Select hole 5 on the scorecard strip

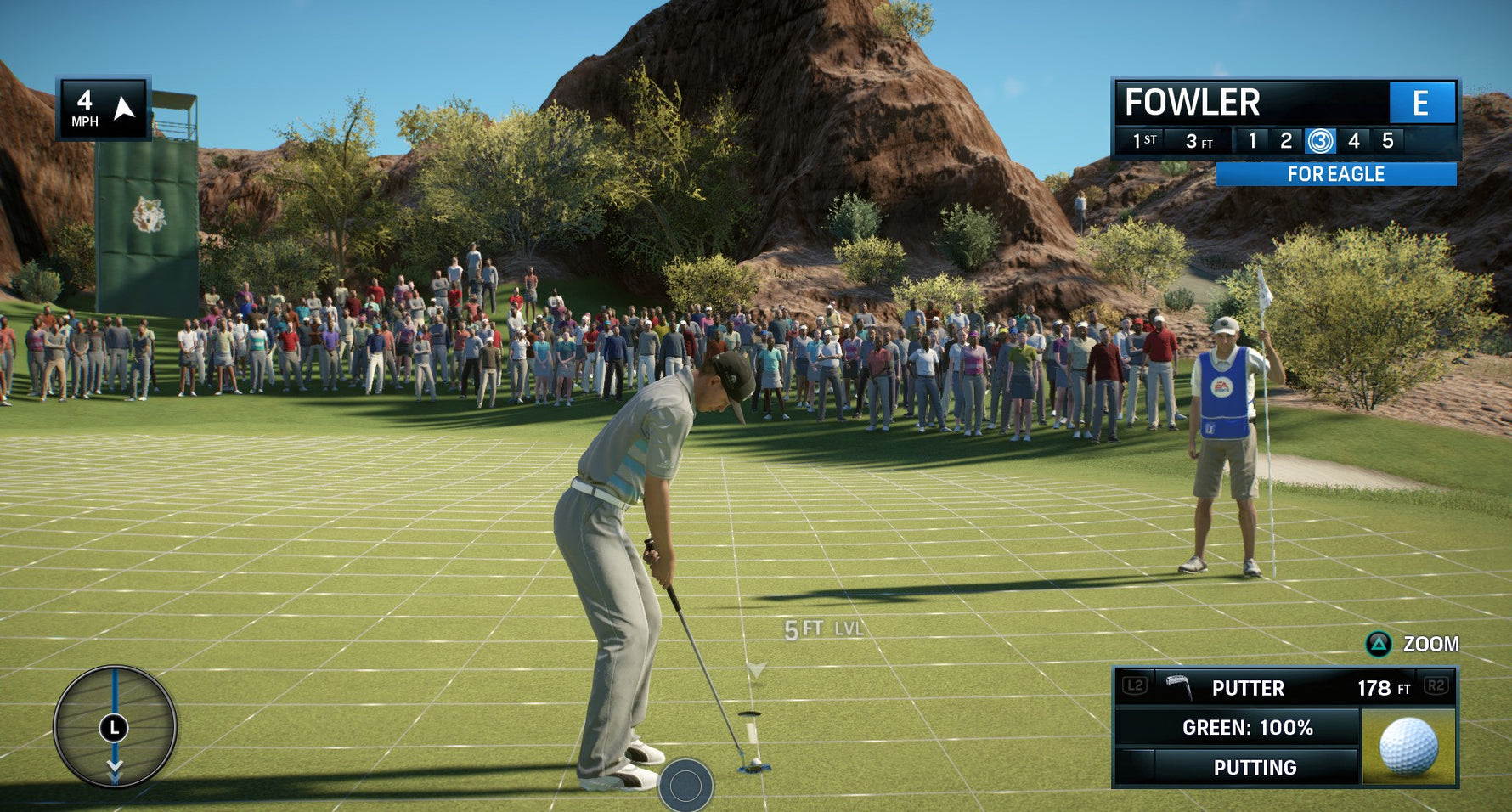click(x=1387, y=141)
